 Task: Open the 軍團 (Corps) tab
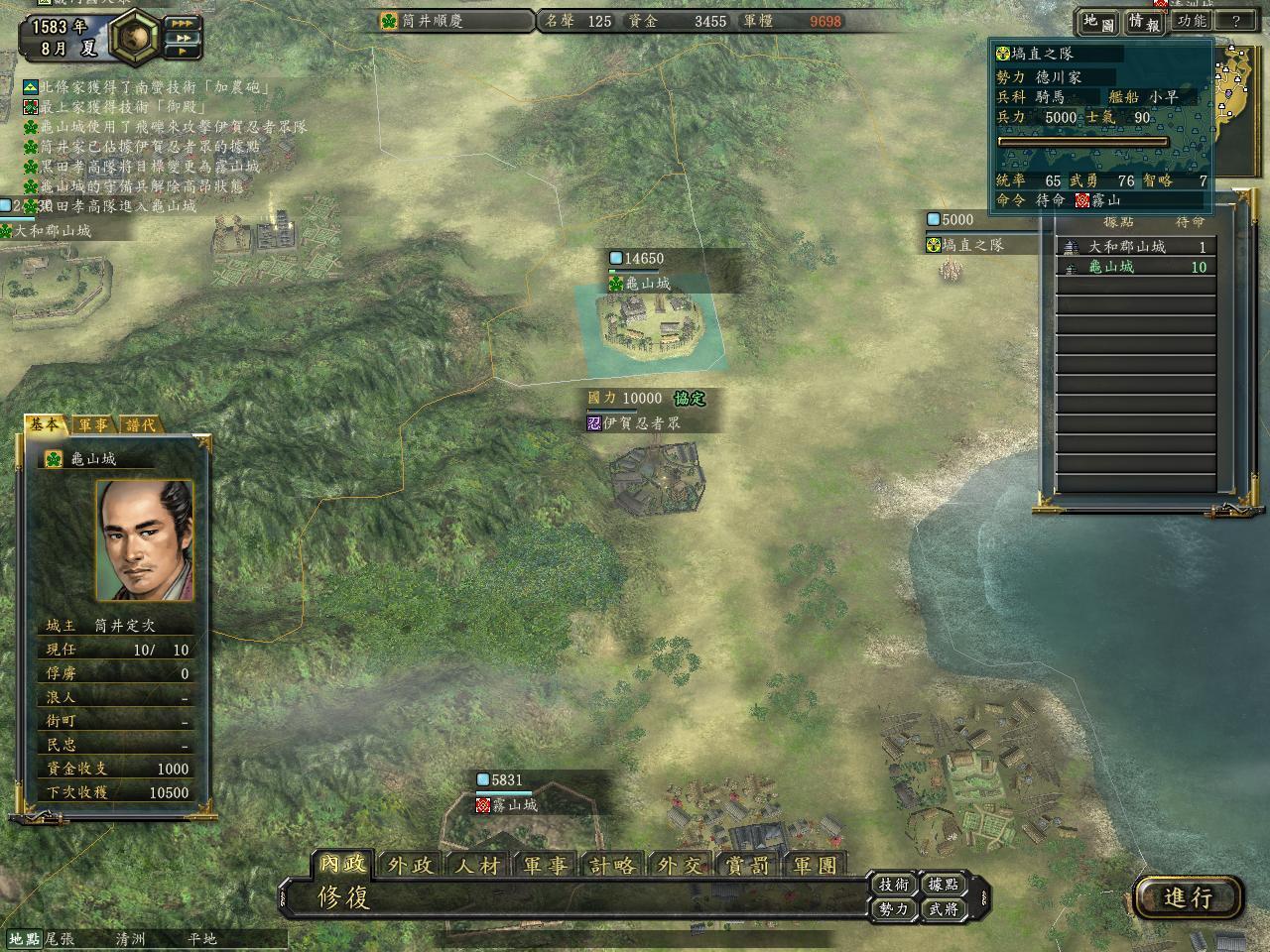pyautogui.click(x=816, y=865)
